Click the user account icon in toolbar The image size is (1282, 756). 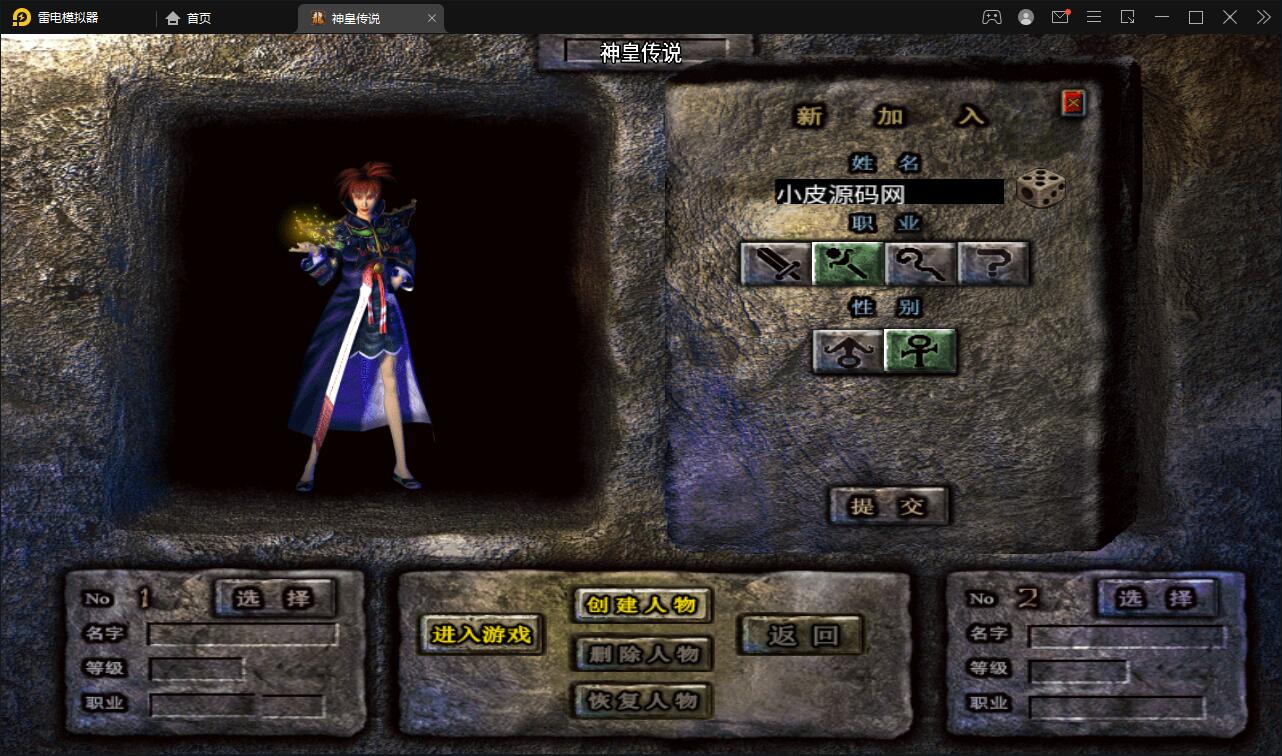point(1024,17)
